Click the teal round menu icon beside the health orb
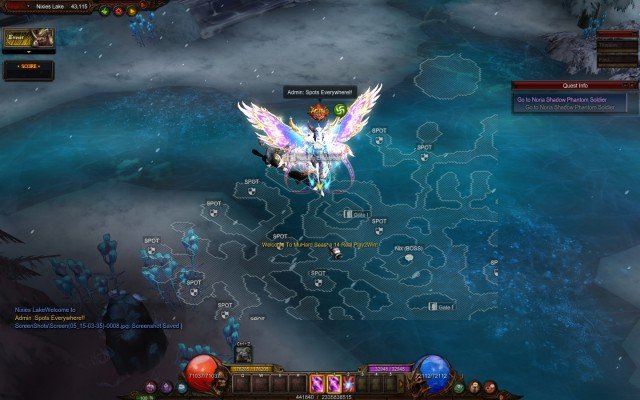This screenshot has height=400, width=640. (181, 386)
